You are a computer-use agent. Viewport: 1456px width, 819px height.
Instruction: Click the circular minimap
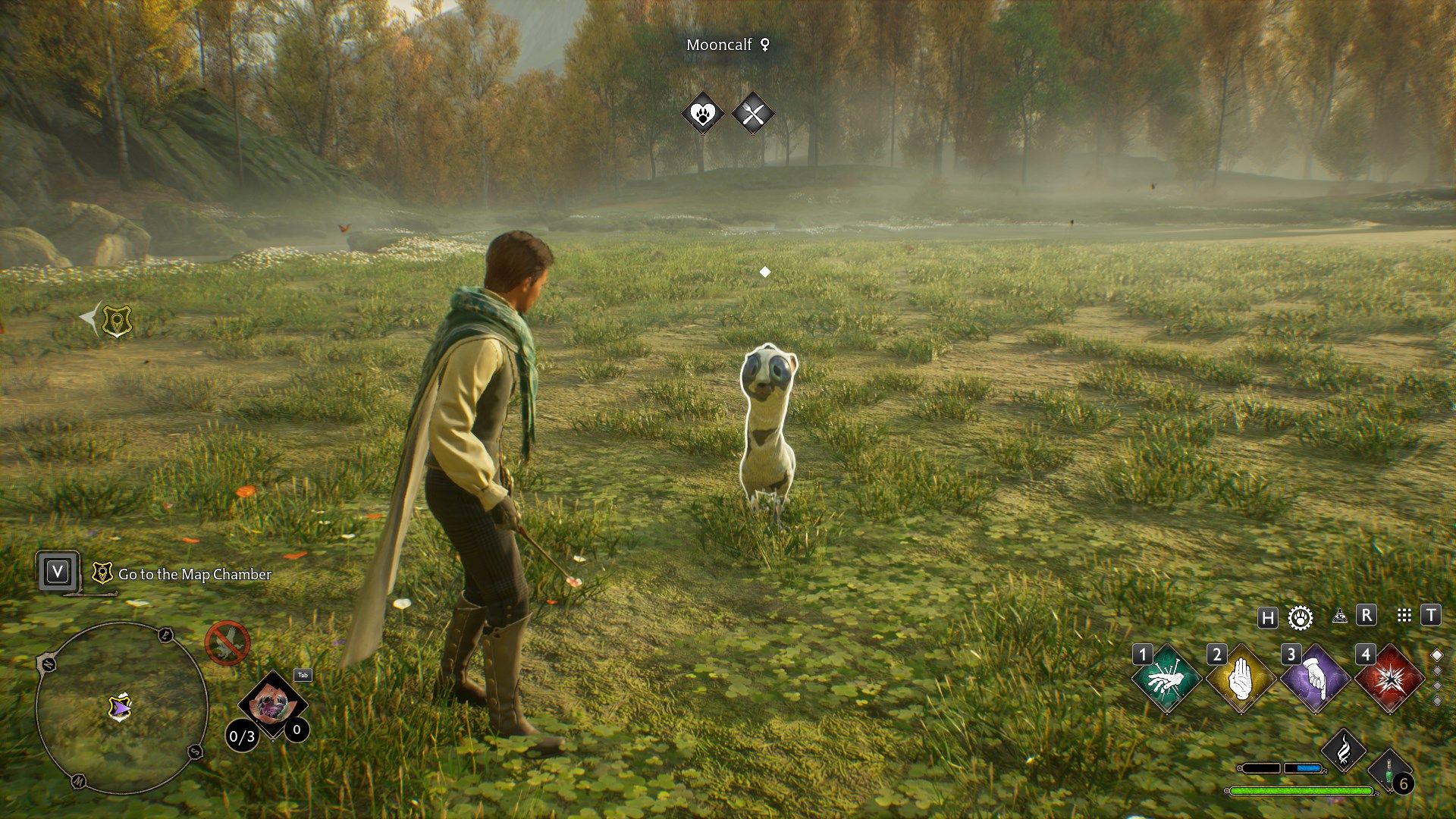coord(121,708)
